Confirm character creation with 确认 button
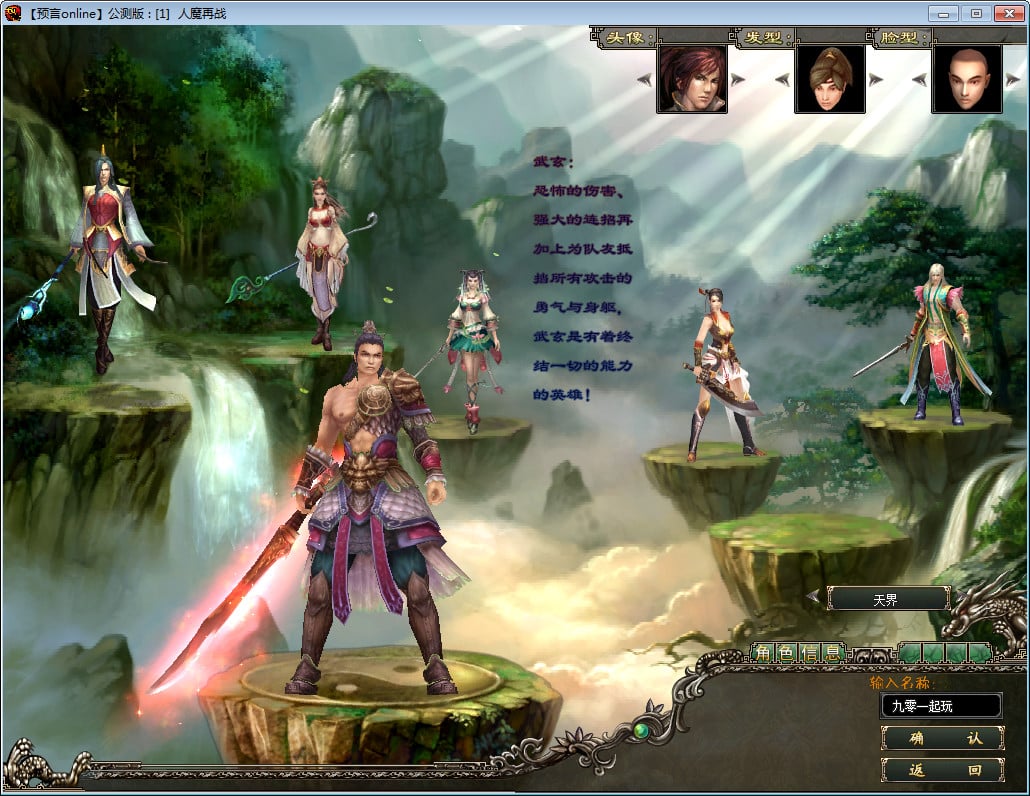Image resolution: width=1030 pixels, height=796 pixels. pyautogui.click(x=942, y=738)
